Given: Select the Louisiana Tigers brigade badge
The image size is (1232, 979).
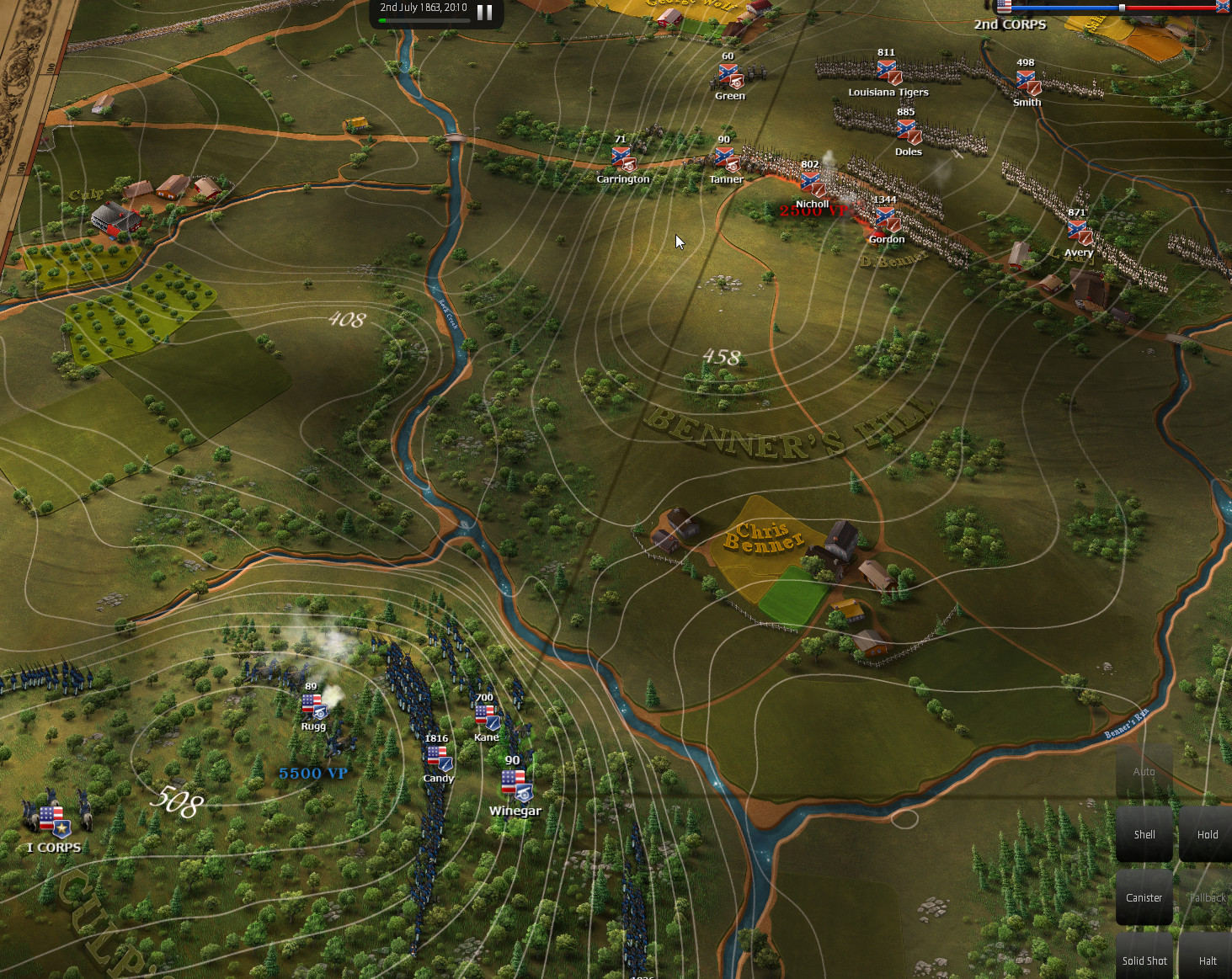Looking at the screenshot, I should point(888,72).
